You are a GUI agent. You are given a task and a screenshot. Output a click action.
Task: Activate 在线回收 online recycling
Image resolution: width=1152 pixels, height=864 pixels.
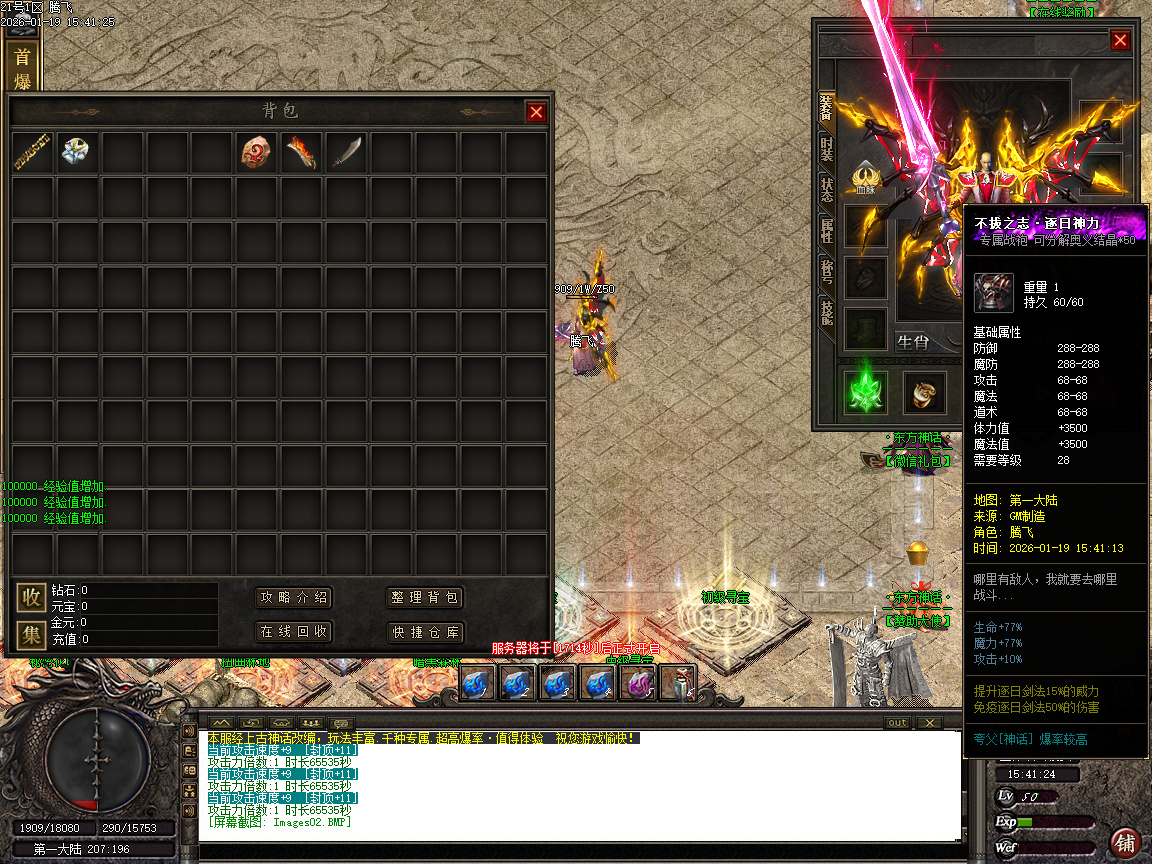pos(293,631)
